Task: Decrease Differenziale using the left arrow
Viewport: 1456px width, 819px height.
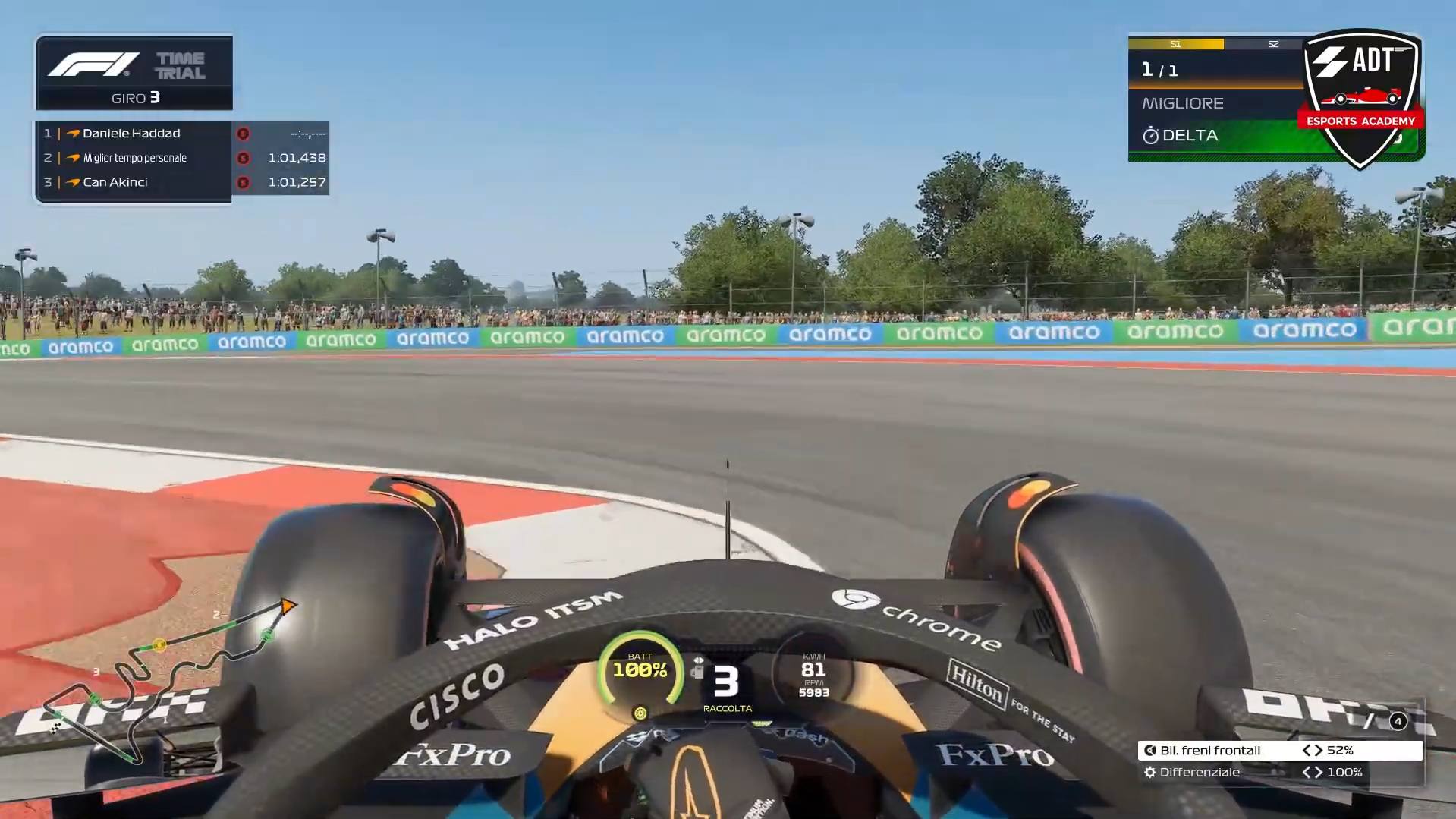Action: pyautogui.click(x=1307, y=772)
